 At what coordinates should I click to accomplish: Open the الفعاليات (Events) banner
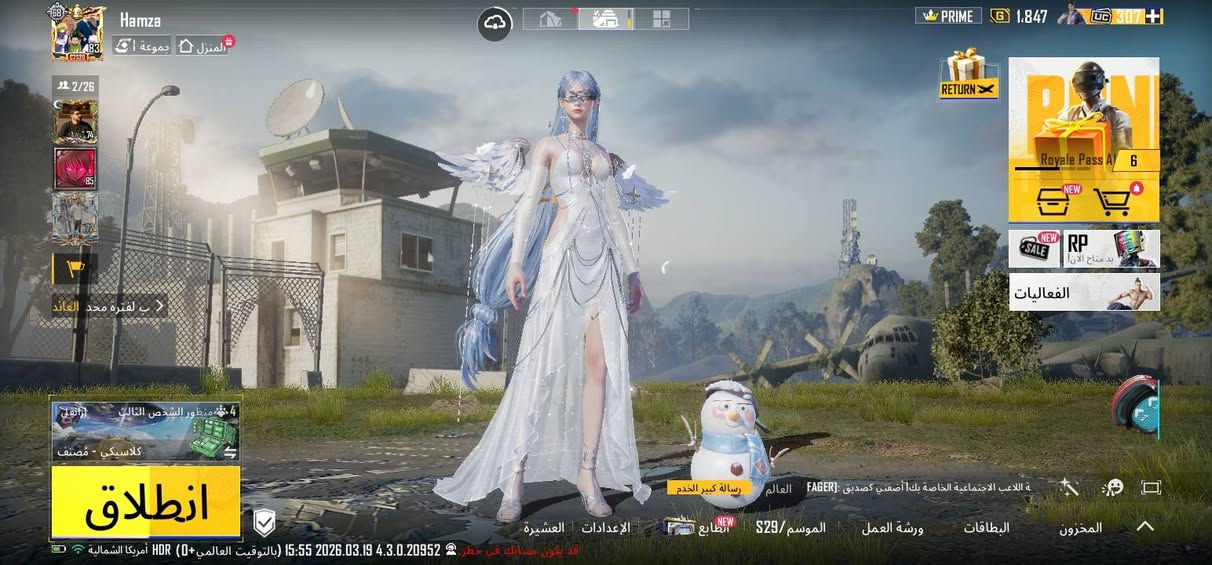[x=1084, y=292]
